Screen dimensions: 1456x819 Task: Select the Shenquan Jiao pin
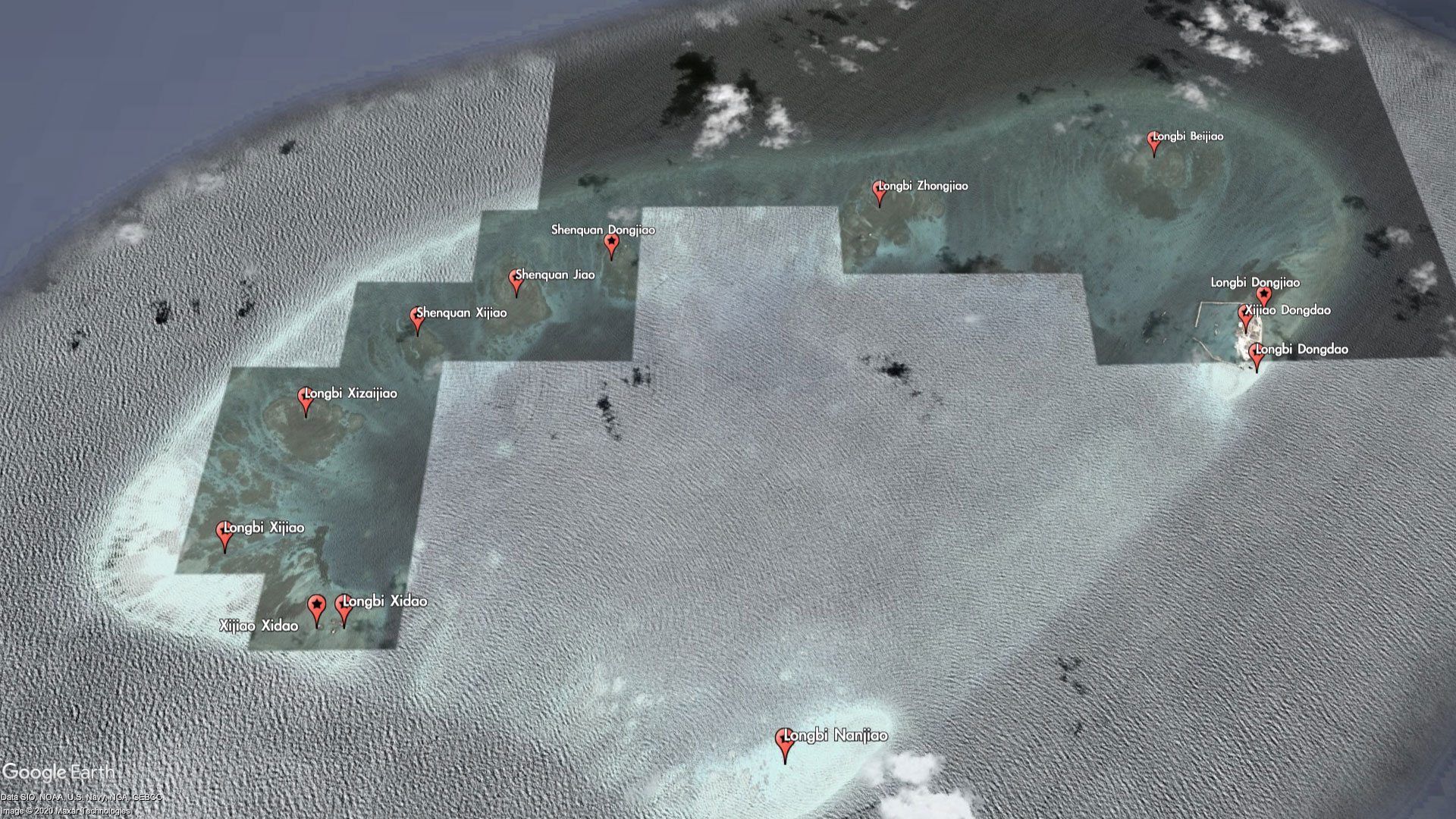tap(516, 280)
